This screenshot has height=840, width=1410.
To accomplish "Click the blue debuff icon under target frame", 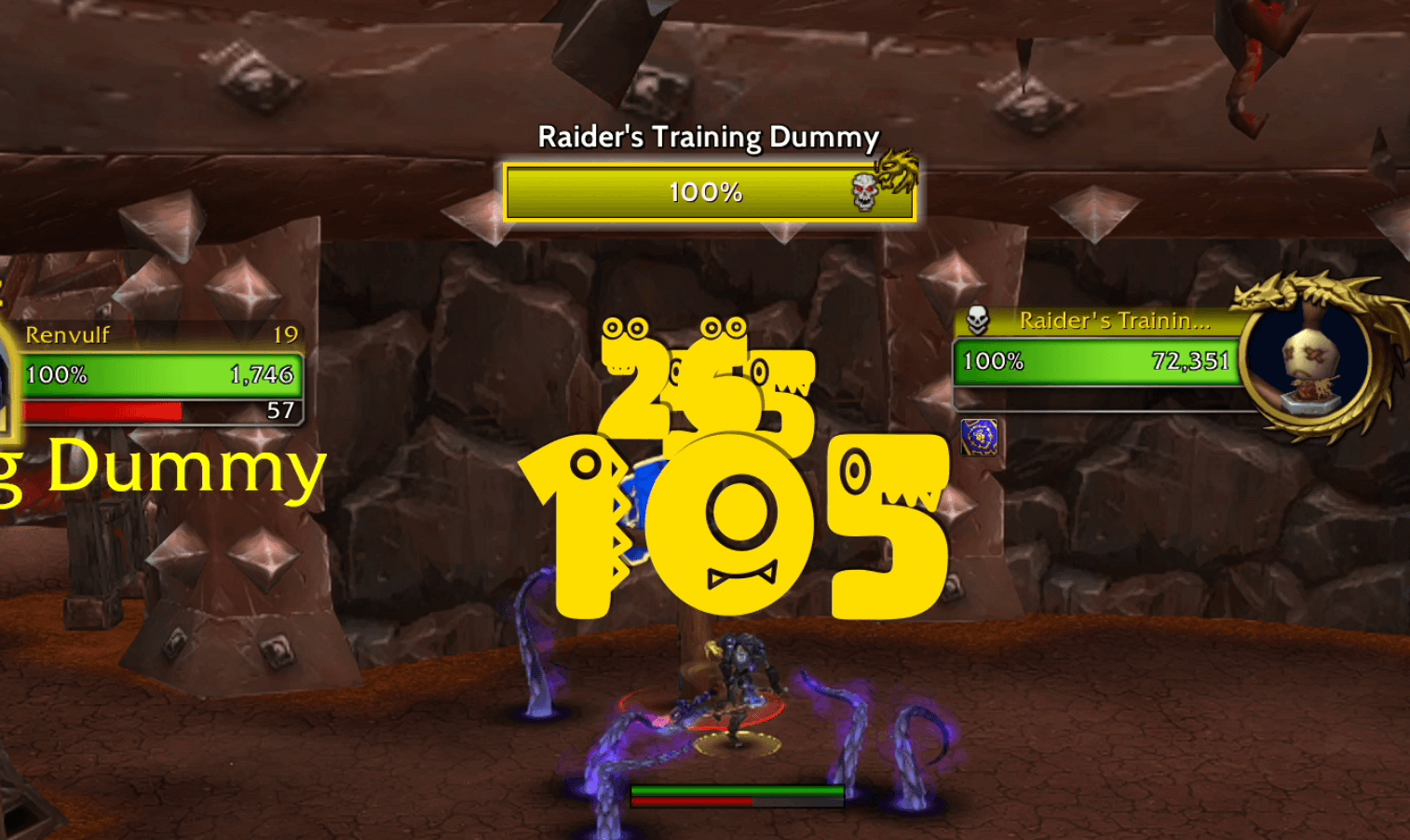I will pyautogui.click(x=979, y=437).
